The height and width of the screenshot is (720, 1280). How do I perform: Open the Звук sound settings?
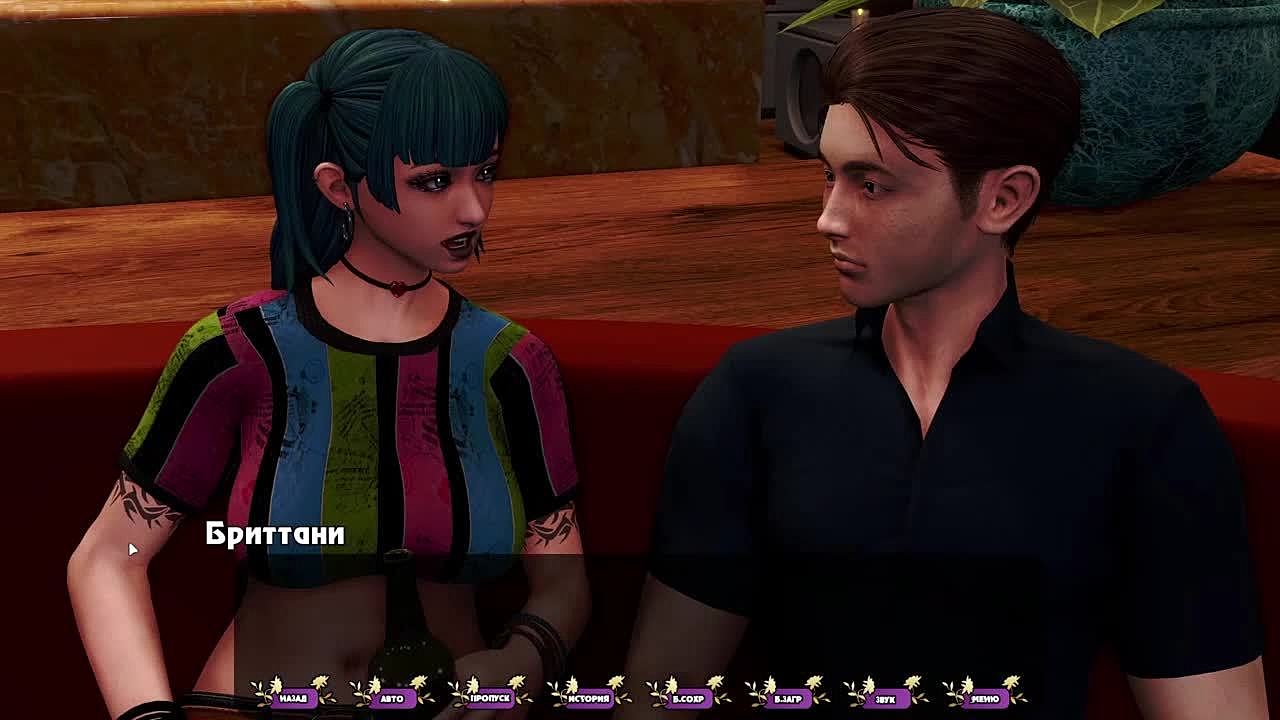(885, 697)
